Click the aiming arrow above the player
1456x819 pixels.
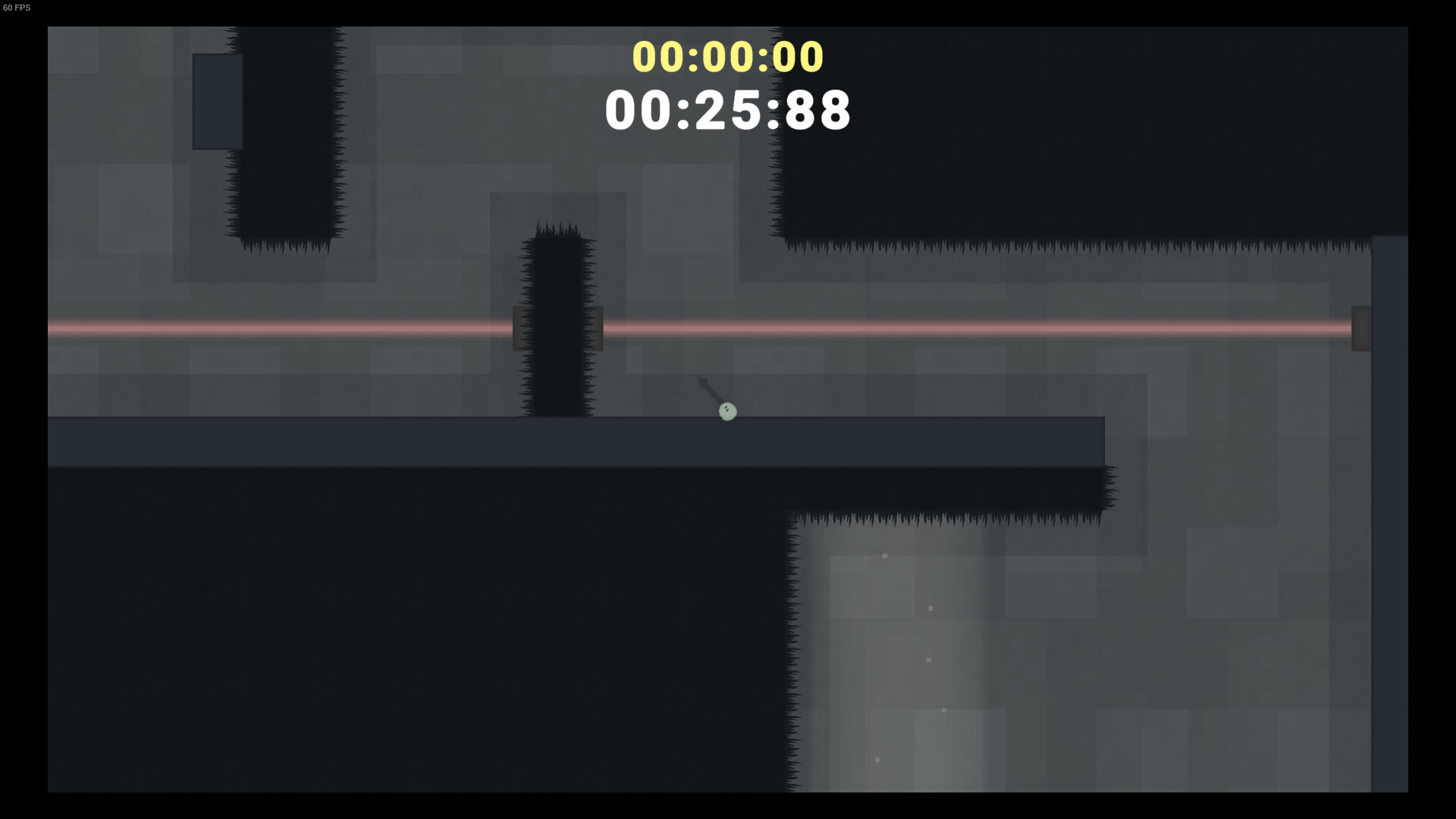pyautogui.click(x=705, y=387)
